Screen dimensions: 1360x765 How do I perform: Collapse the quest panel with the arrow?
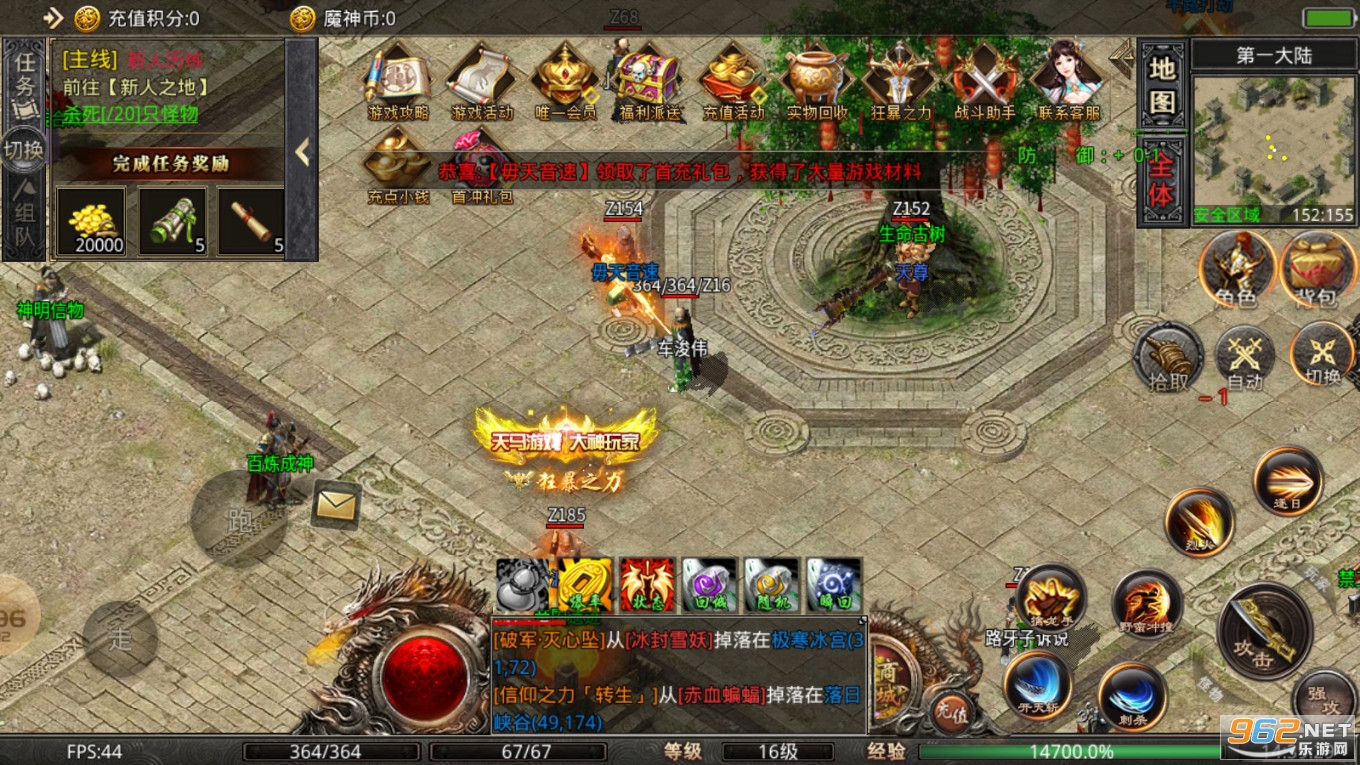coord(302,152)
